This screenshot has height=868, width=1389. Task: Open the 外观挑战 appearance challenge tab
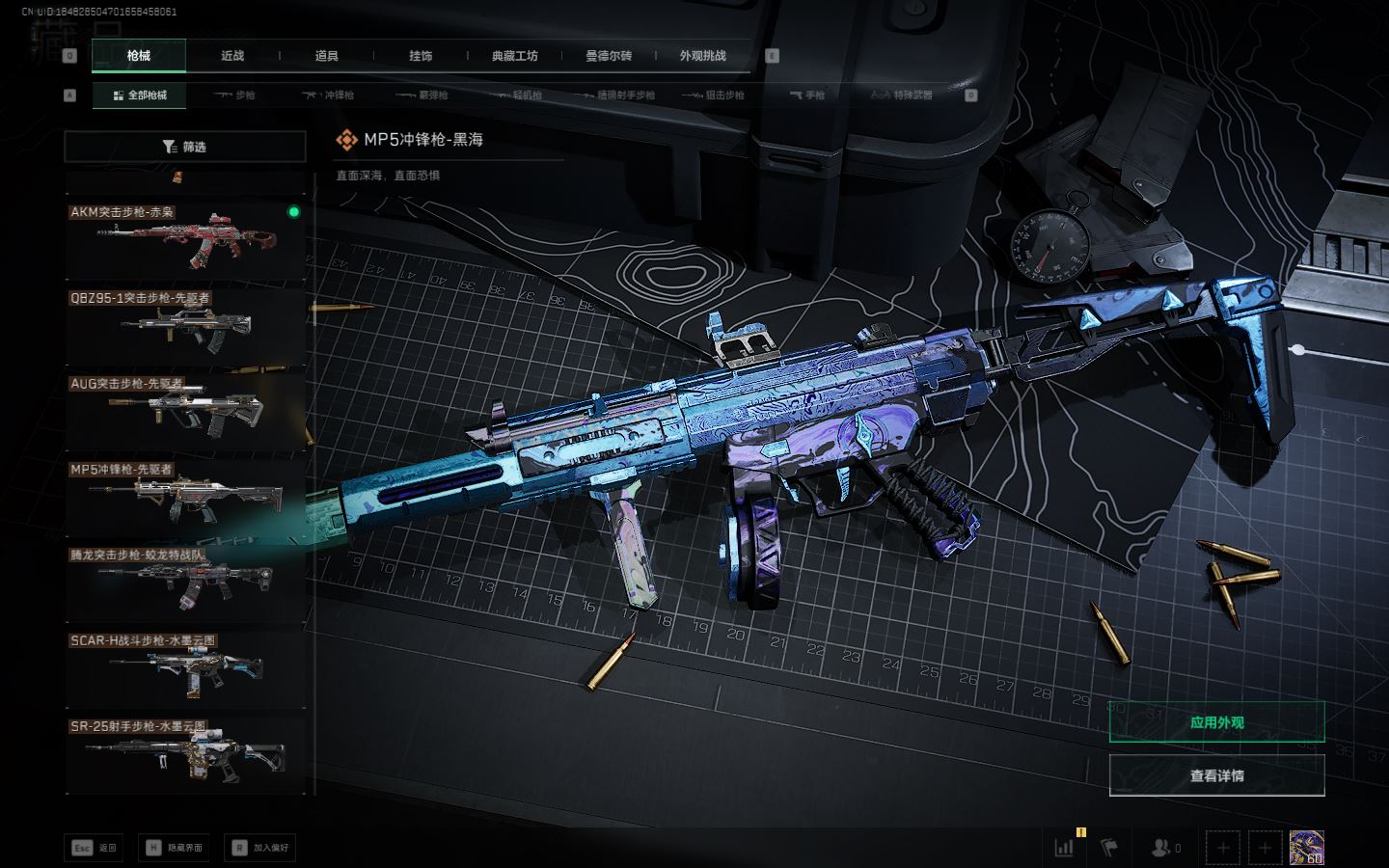click(x=702, y=56)
